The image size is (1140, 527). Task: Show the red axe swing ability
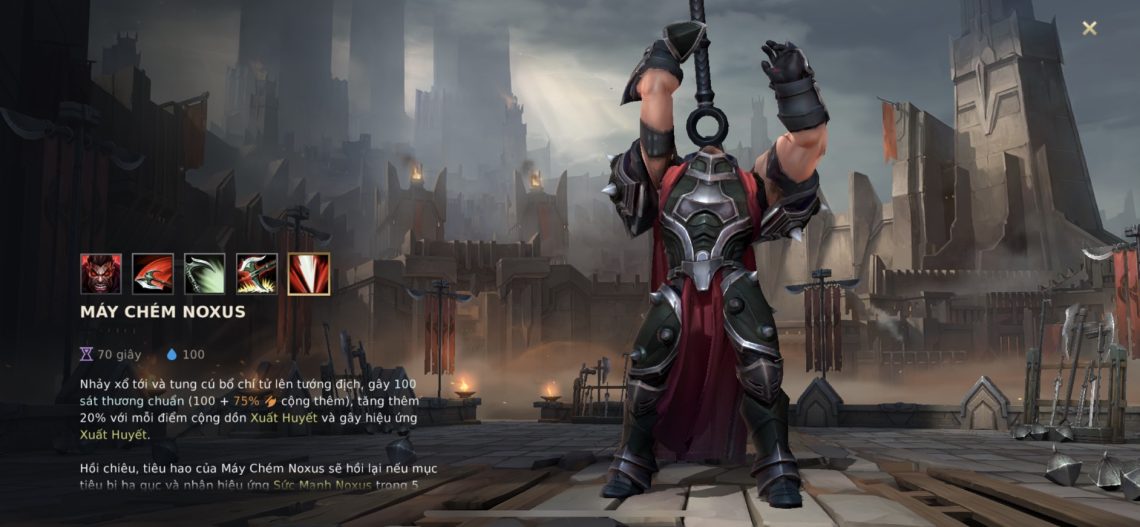(x=153, y=274)
